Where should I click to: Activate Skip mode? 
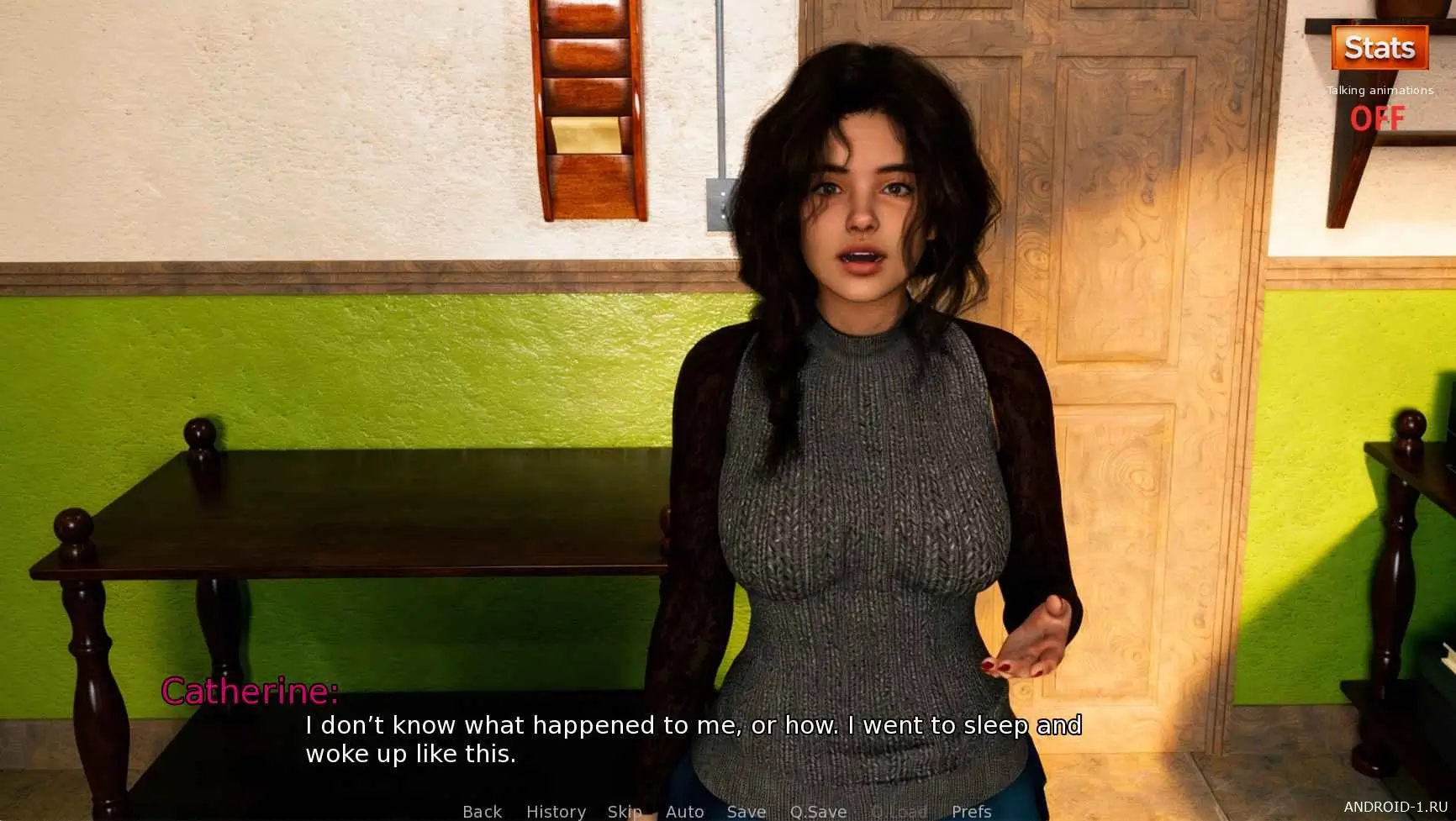(x=625, y=811)
